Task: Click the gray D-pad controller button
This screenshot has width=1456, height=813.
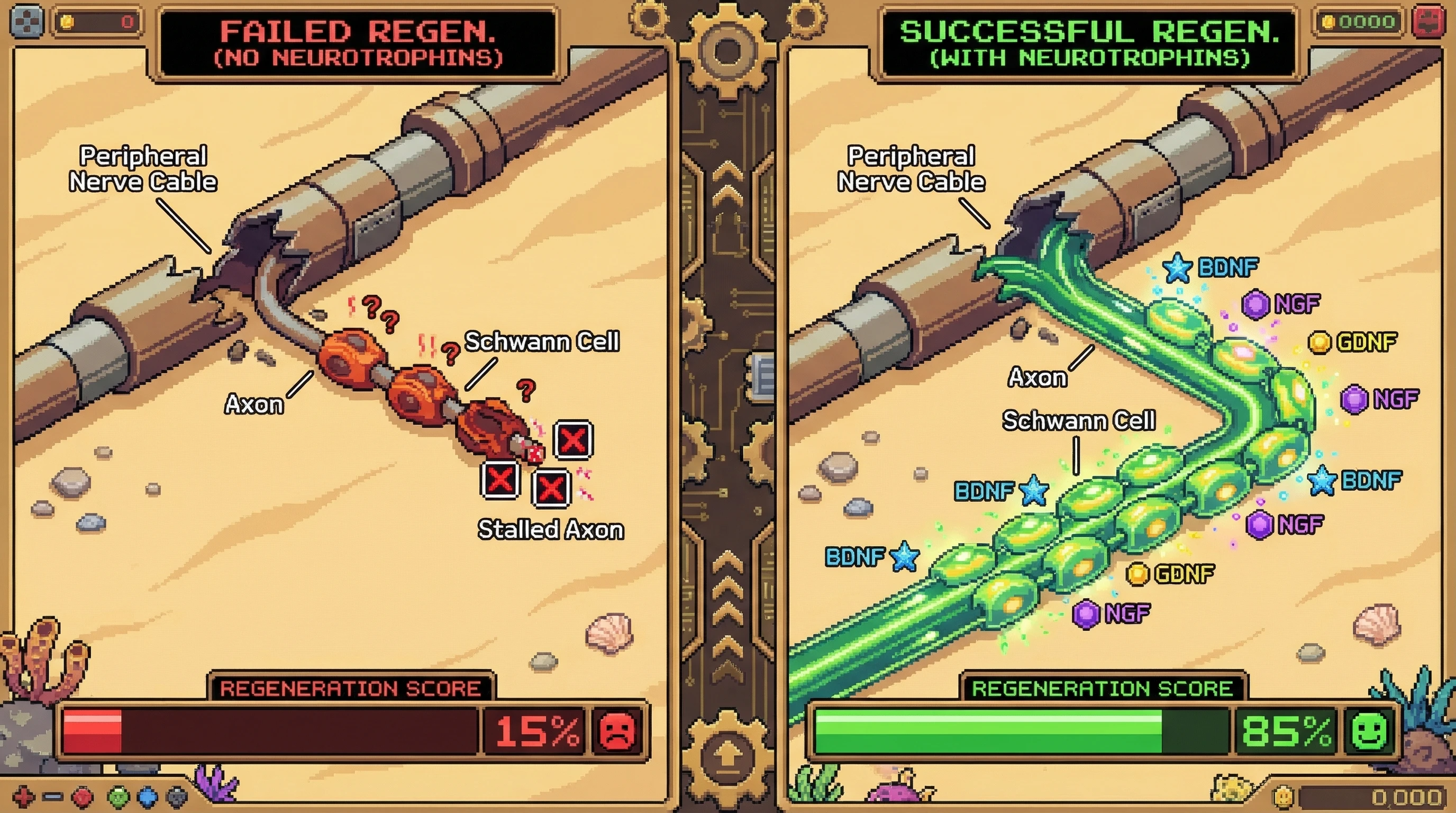Action: (26, 22)
